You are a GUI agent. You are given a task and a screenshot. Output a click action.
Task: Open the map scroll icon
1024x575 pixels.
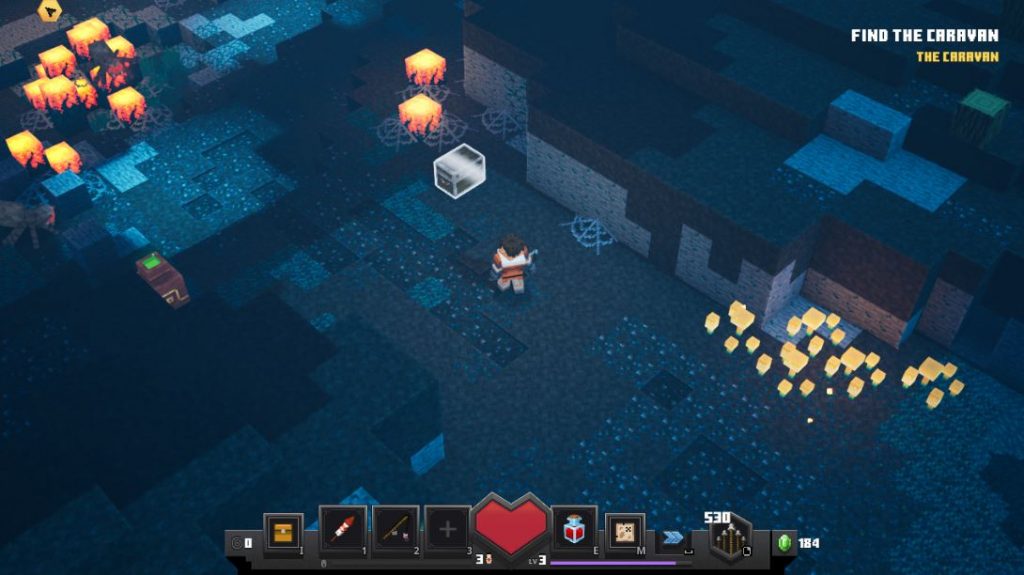625,531
